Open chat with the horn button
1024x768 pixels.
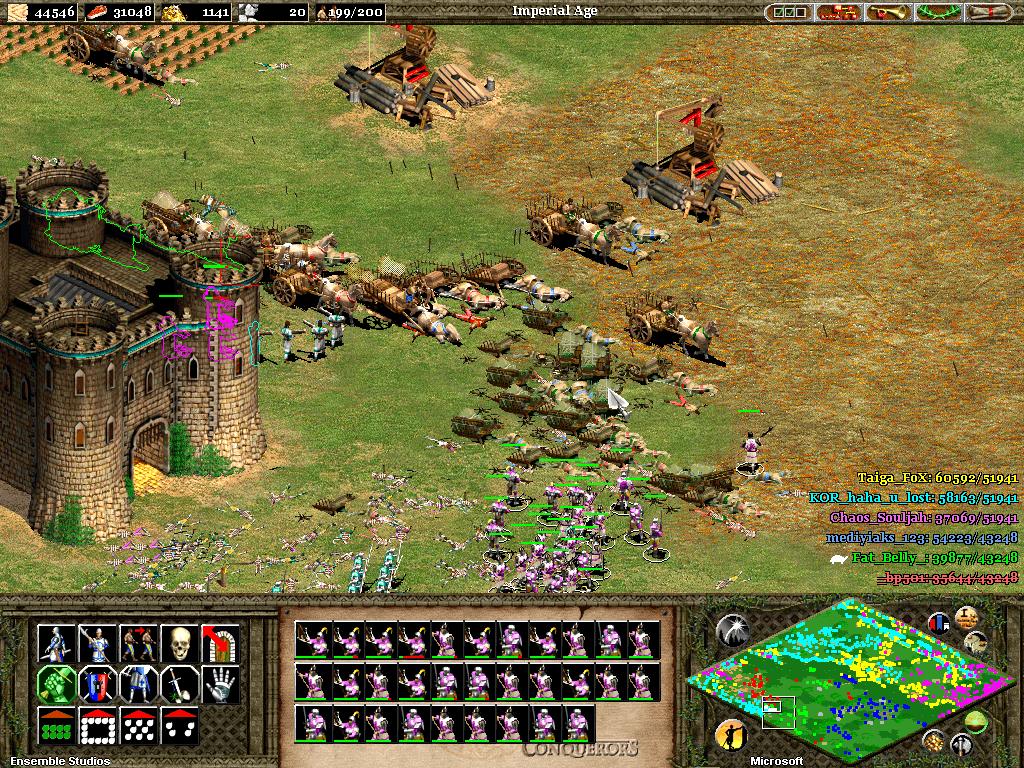(888, 13)
